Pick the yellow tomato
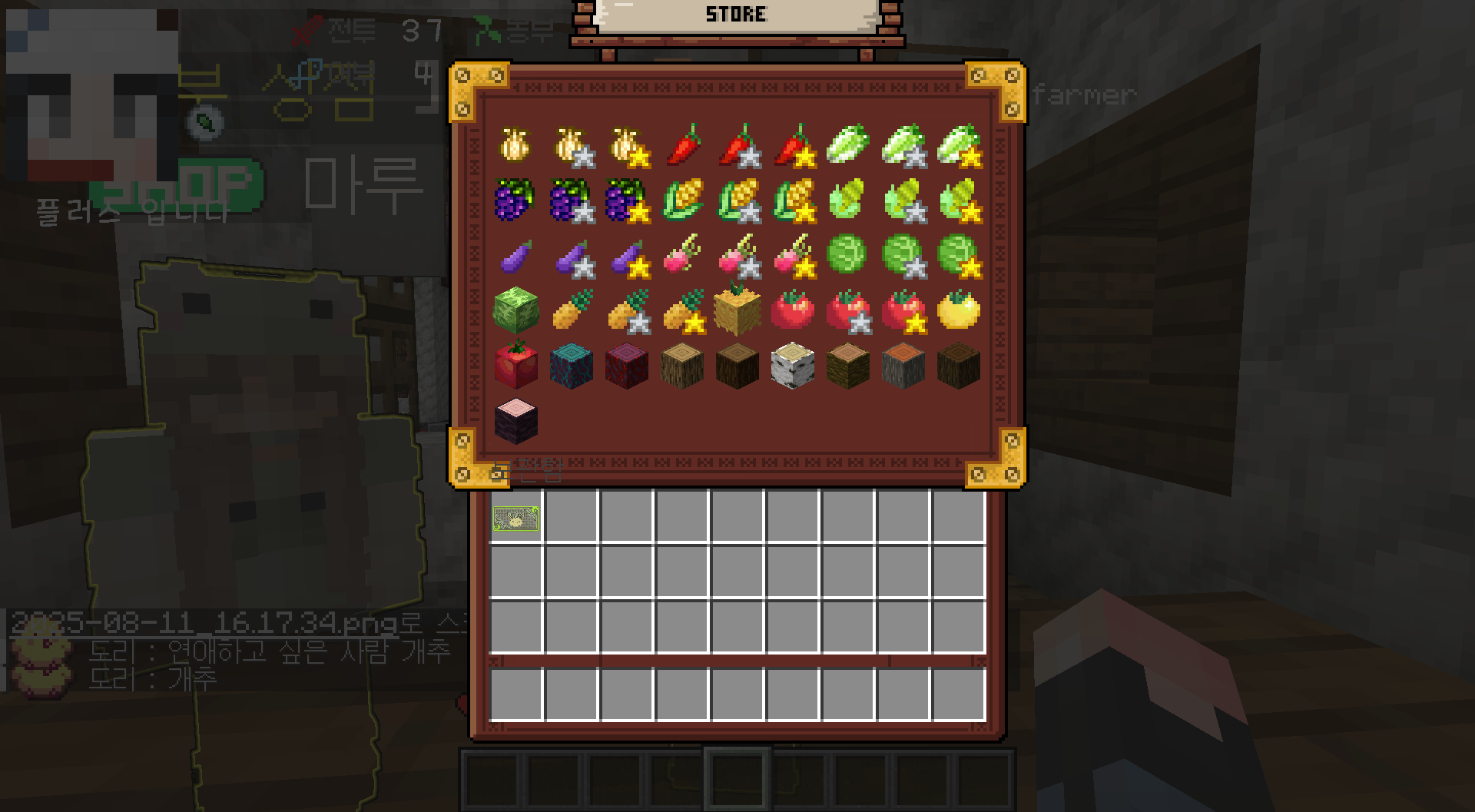Image resolution: width=1475 pixels, height=812 pixels. pyautogui.click(x=959, y=310)
